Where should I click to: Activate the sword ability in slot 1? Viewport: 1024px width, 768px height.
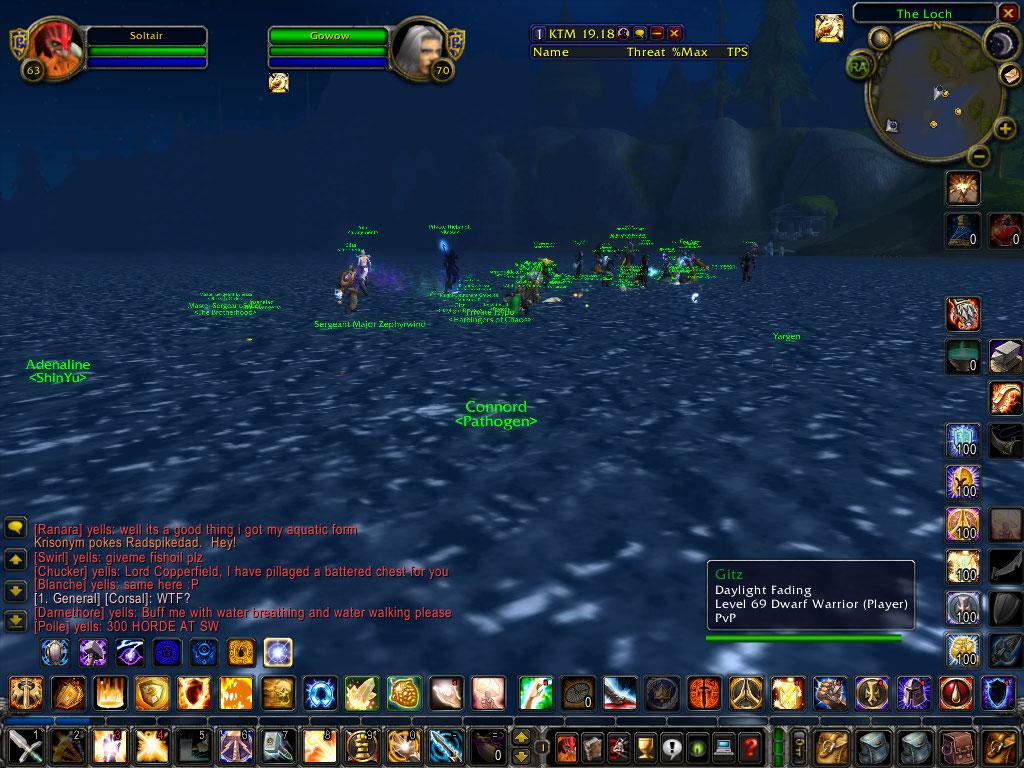pos(22,747)
